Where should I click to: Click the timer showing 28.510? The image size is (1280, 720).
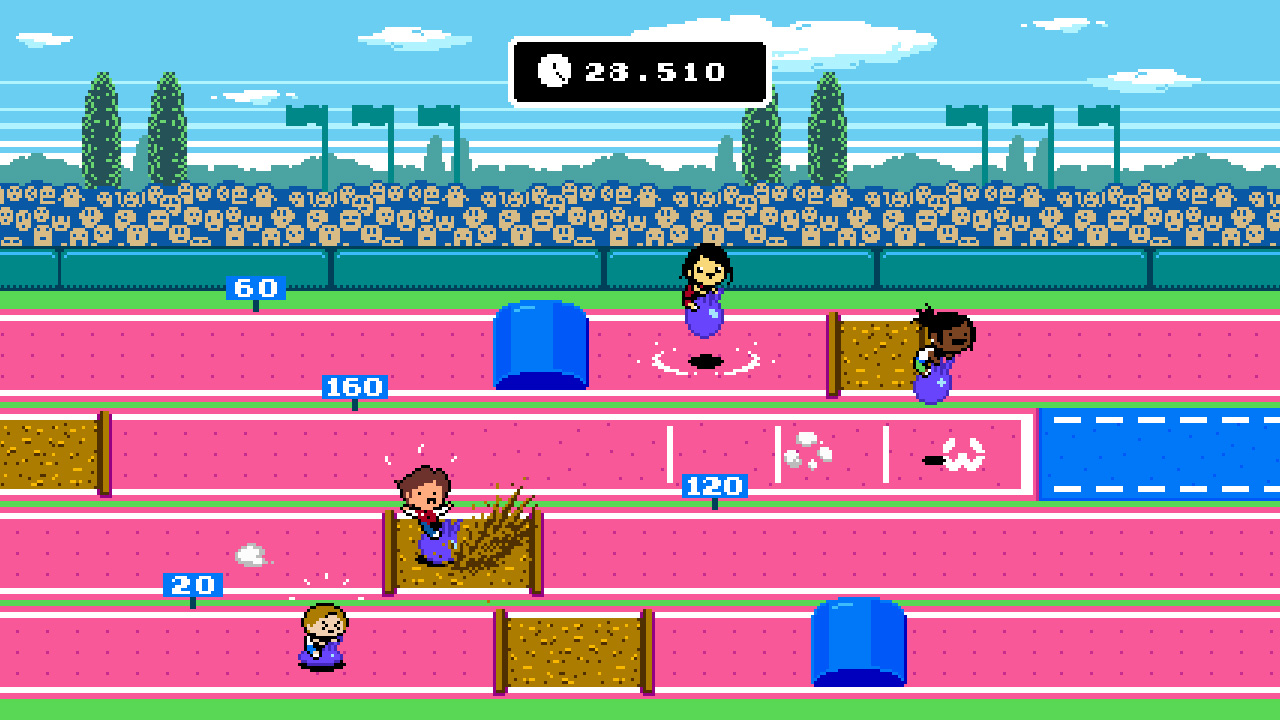(640, 71)
